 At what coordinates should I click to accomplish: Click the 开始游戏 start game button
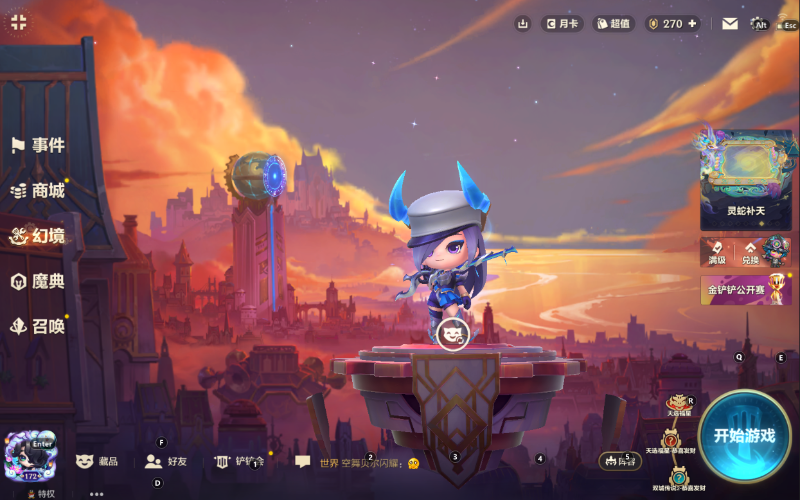(744, 435)
